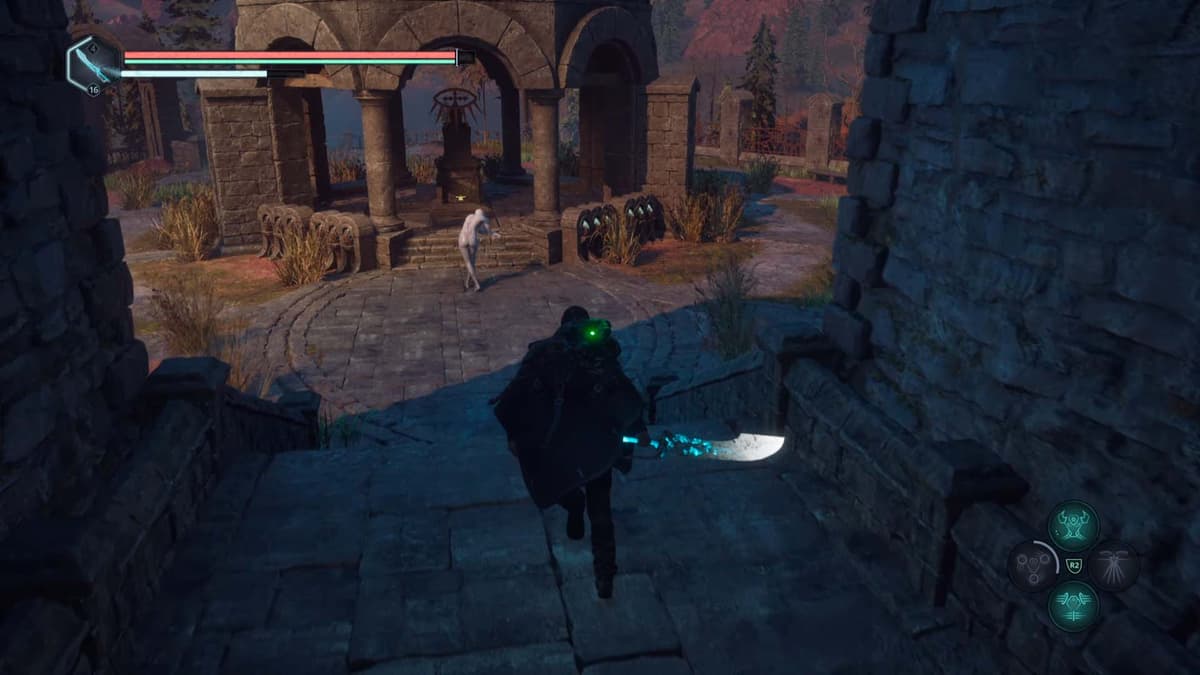Select the hexagonal blade weapon icon

(x=94, y=63)
